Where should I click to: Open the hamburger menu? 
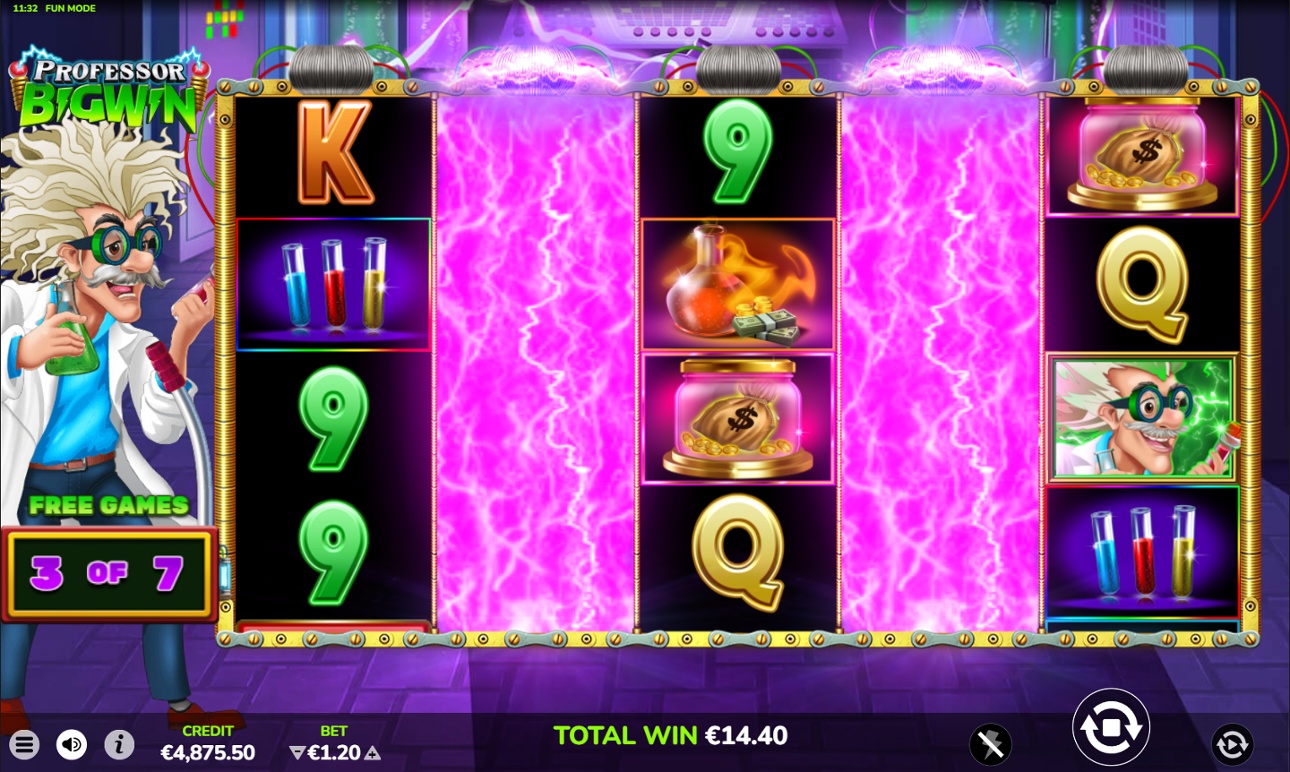click(x=25, y=744)
